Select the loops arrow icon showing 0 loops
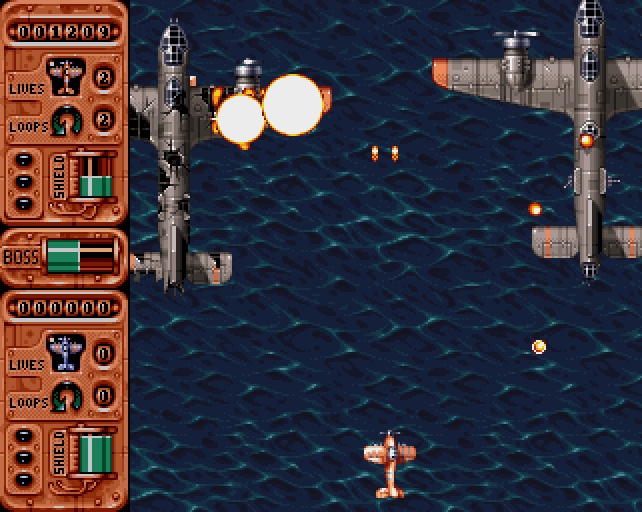 pos(66,396)
